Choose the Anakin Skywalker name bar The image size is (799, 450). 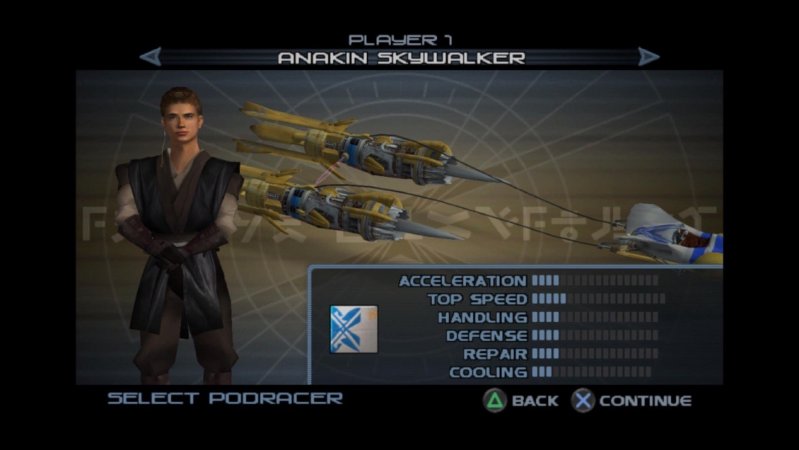(400, 58)
